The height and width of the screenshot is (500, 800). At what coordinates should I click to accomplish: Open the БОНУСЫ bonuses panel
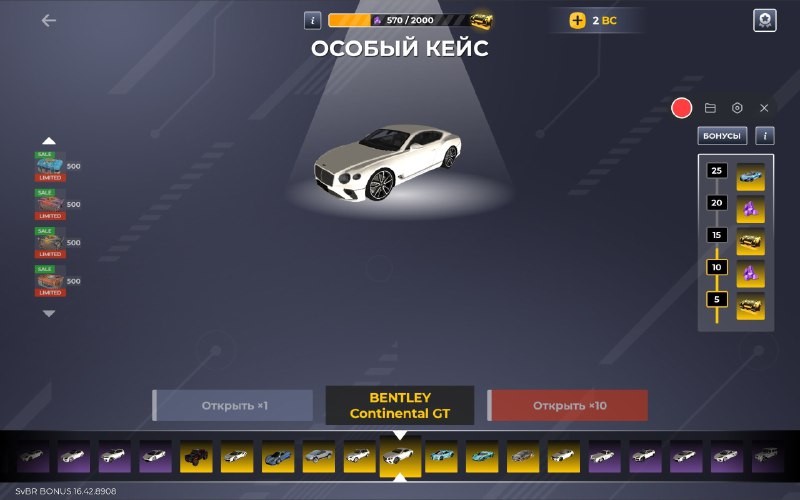click(x=722, y=136)
